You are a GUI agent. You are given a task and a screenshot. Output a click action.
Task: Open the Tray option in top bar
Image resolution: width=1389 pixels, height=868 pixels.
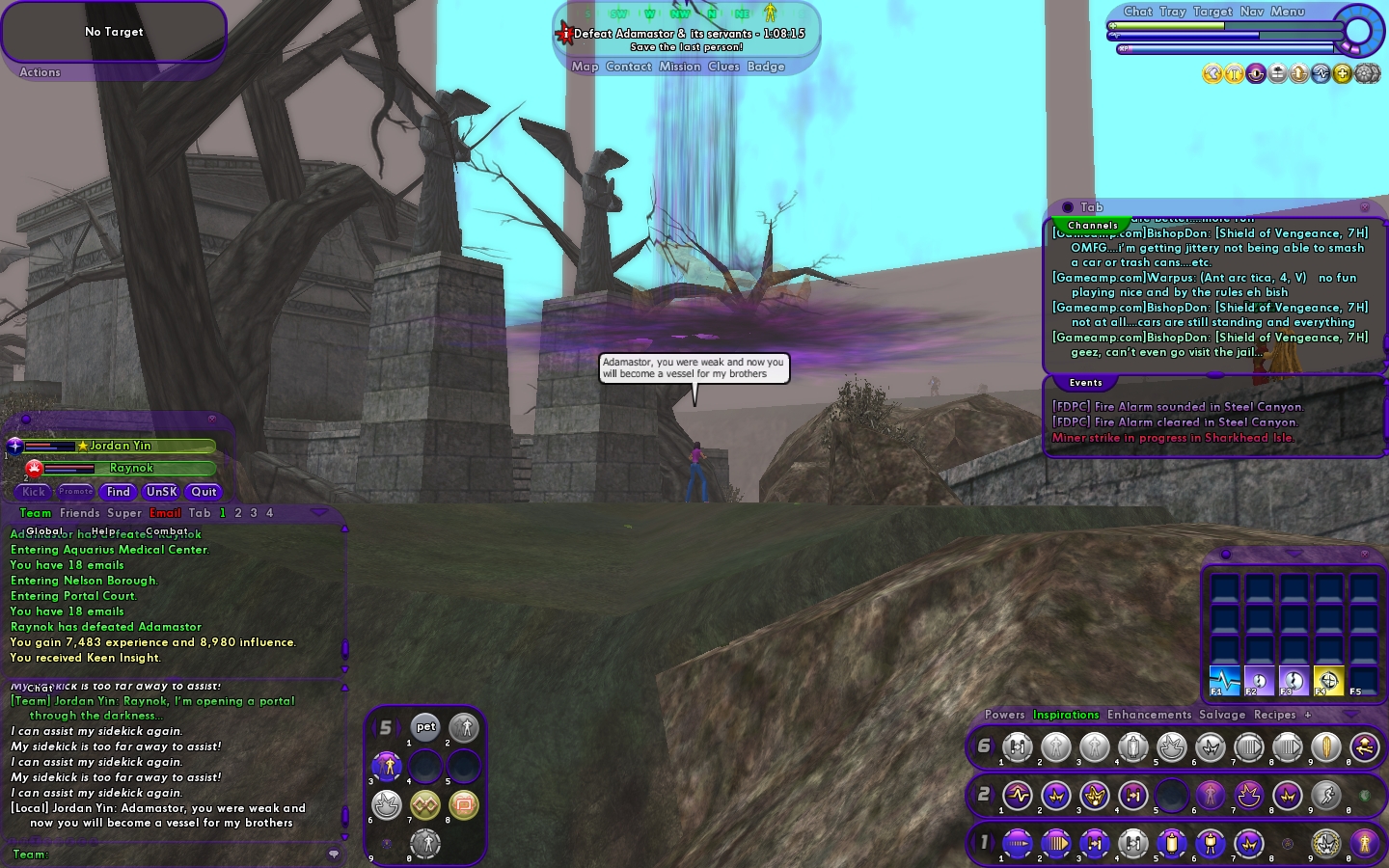[x=1173, y=12]
